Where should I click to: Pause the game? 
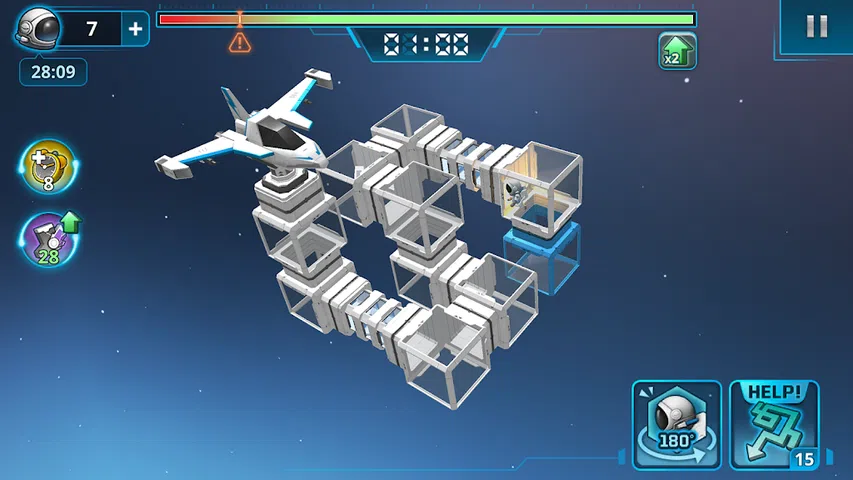point(816,27)
